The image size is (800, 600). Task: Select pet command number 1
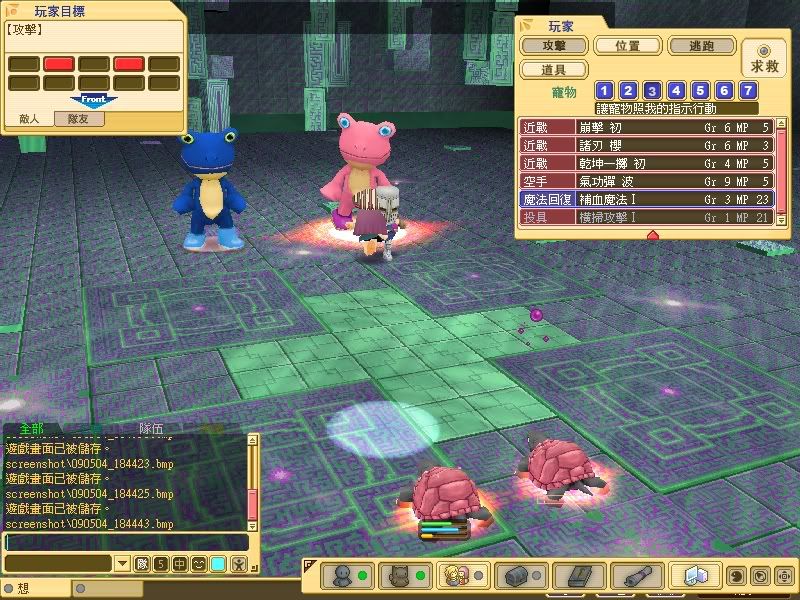click(x=604, y=92)
